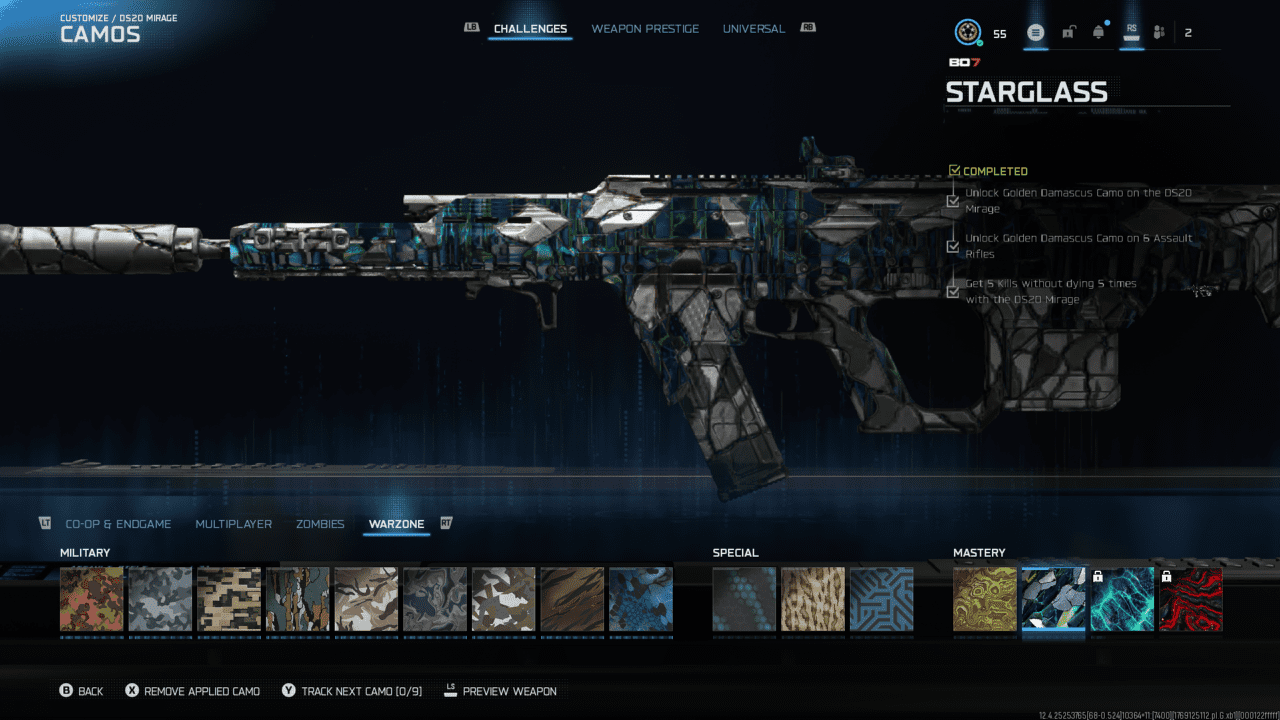Image resolution: width=1280 pixels, height=720 pixels.
Task: Open the round hamburger menu icon
Action: point(1035,33)
